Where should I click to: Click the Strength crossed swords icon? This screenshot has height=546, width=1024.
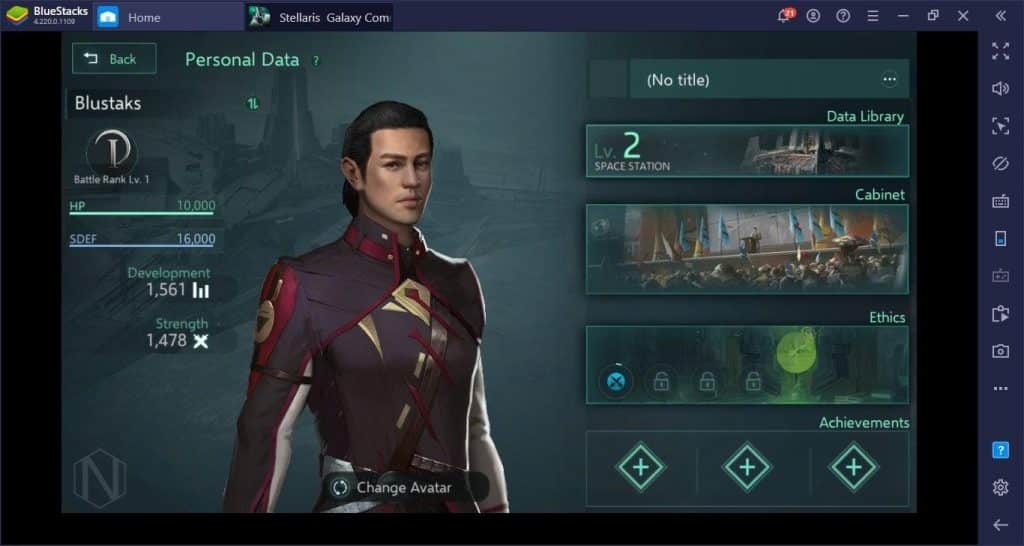click(x=200, y=341)
